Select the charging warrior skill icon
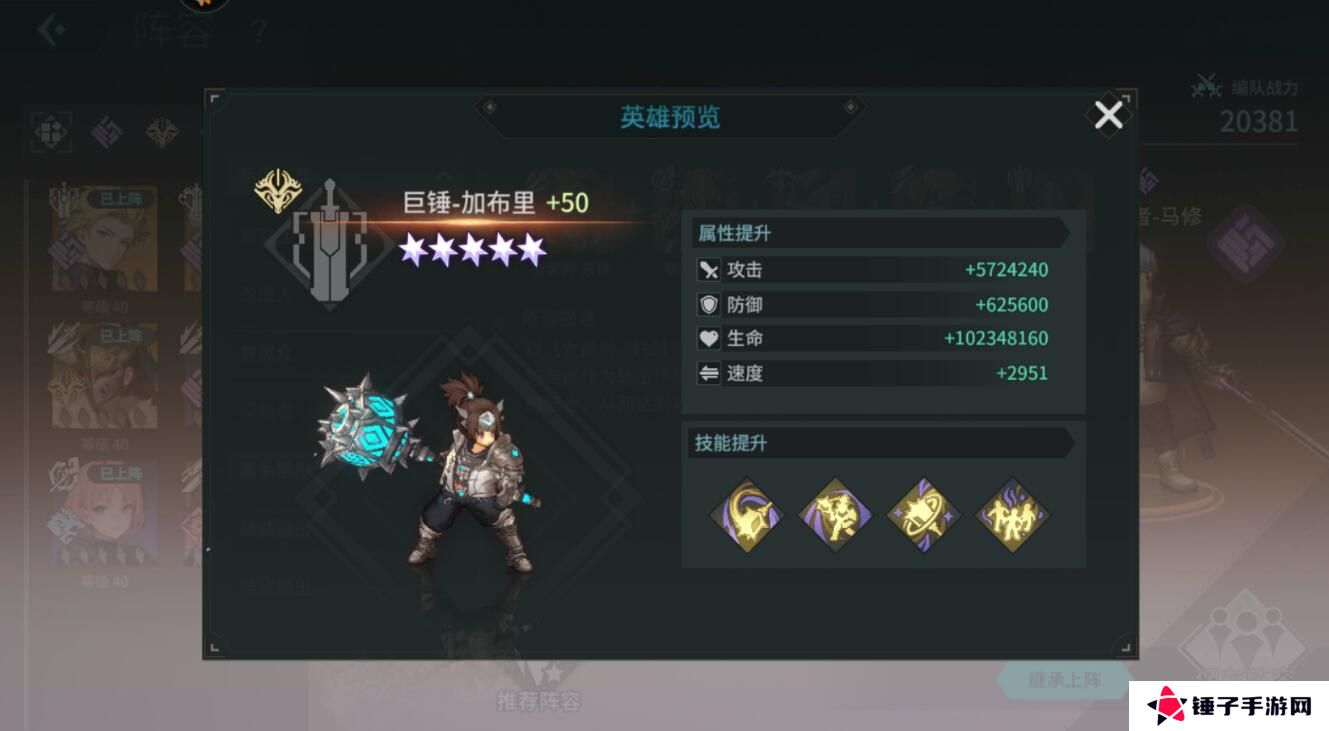This screenshot has width=1329, height=731. coord(834,514)
